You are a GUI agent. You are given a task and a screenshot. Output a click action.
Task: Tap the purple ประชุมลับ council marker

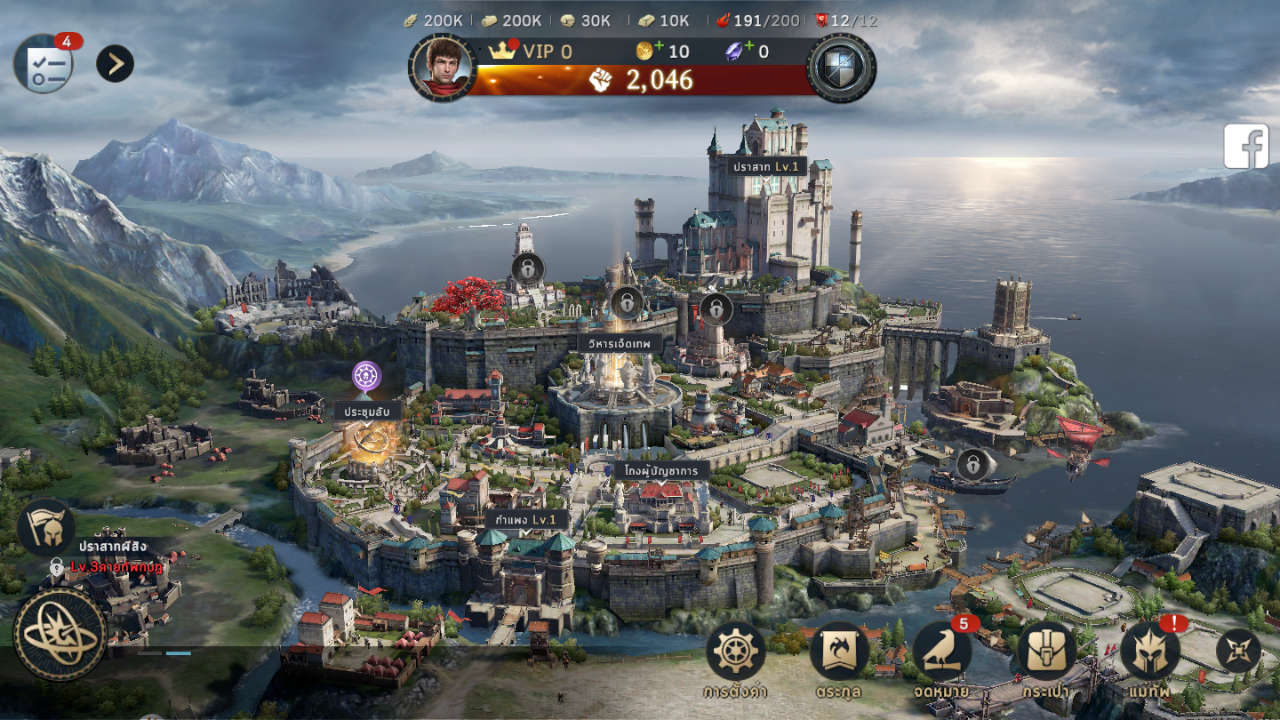pos(367,377)
